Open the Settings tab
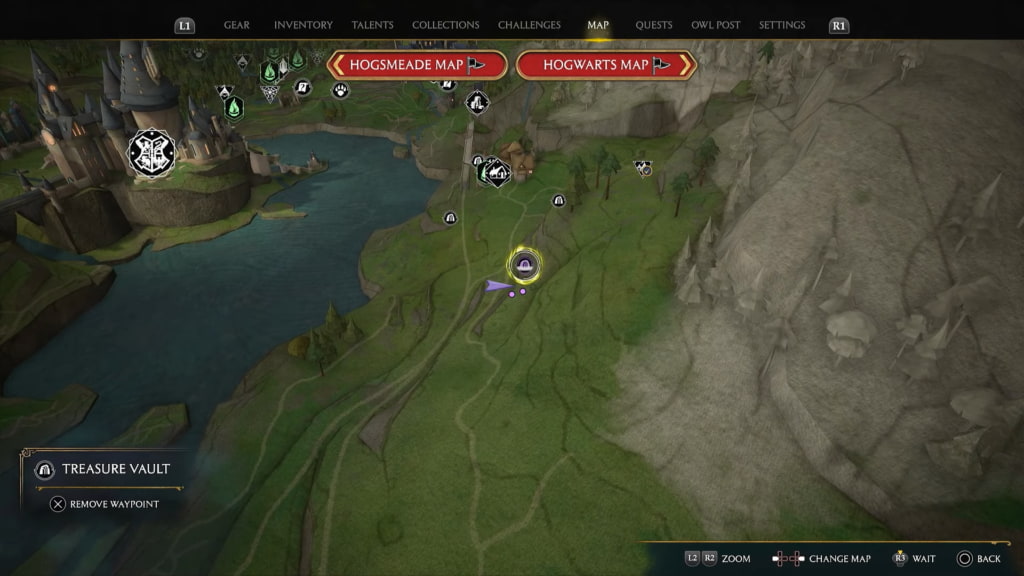This screenshot has width=1024, height=576. [781, 25]
